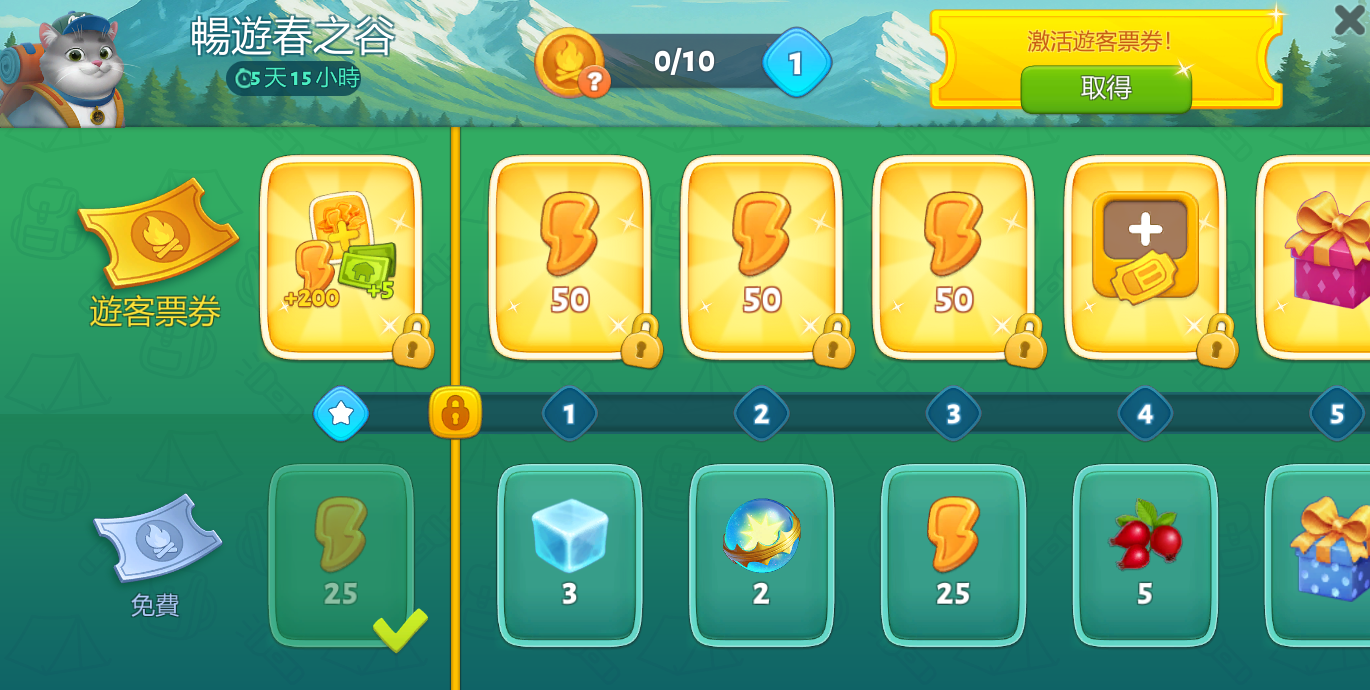Select the golden ticket plus reward card
The height and width of the screenshot is (690, 1370).
1145,256
